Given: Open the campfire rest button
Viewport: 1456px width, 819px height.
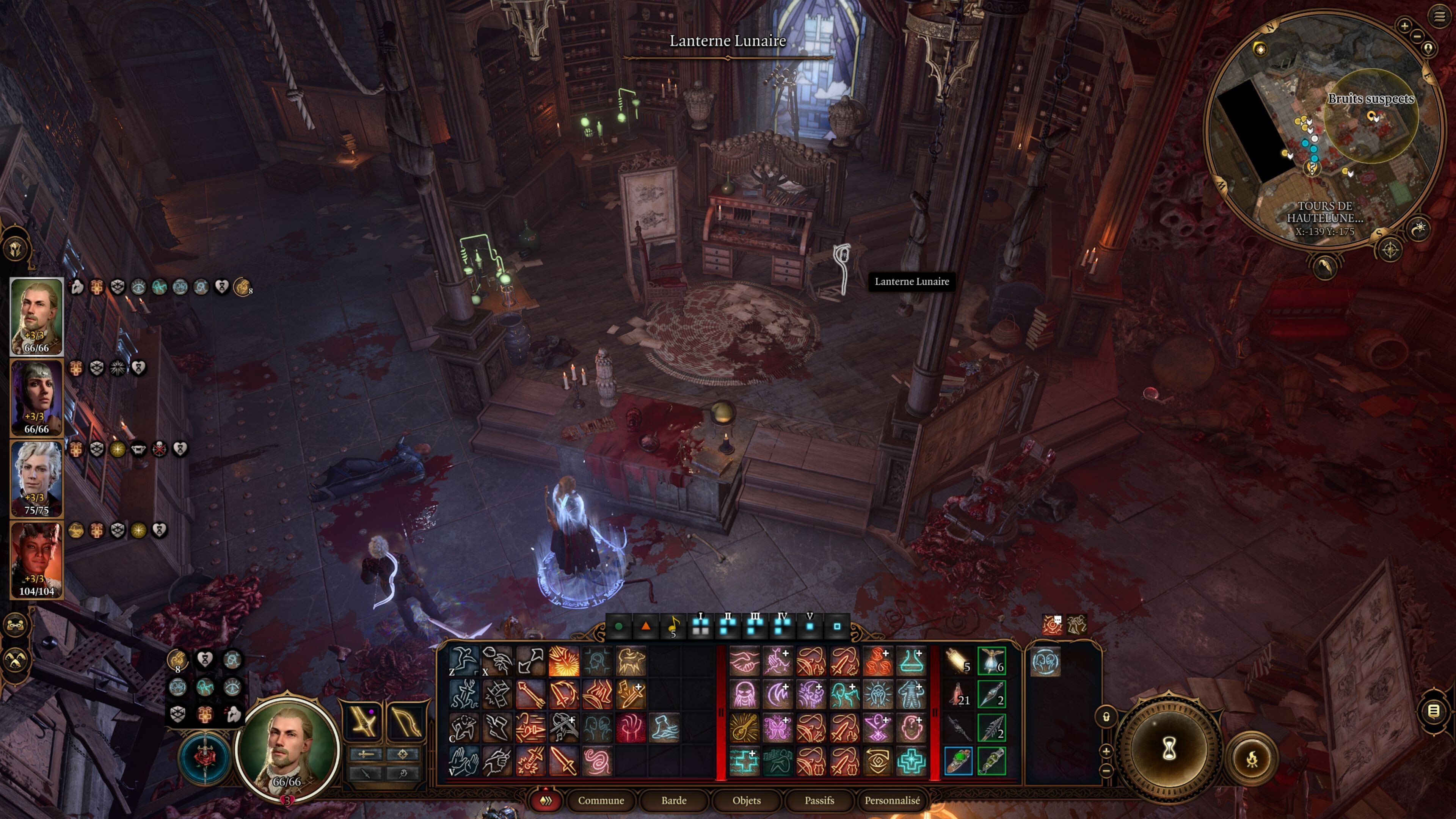Looking at the screenshot, I should click(1252, 758).
